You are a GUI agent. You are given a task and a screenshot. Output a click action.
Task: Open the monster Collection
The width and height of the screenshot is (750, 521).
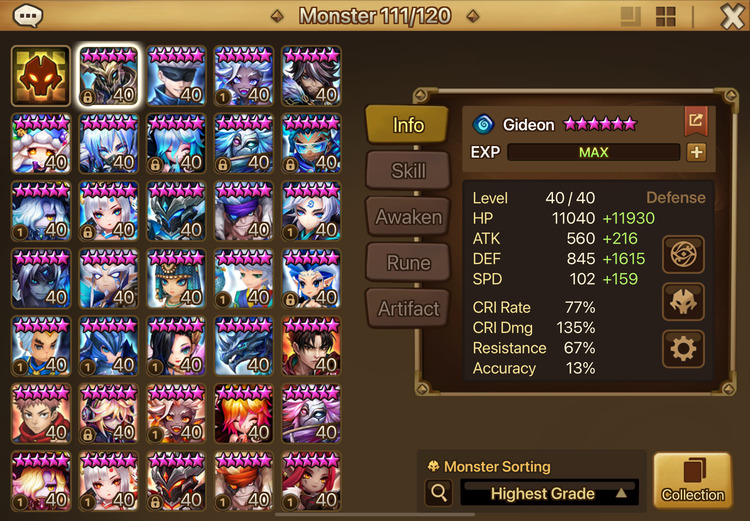pos(692,481)
